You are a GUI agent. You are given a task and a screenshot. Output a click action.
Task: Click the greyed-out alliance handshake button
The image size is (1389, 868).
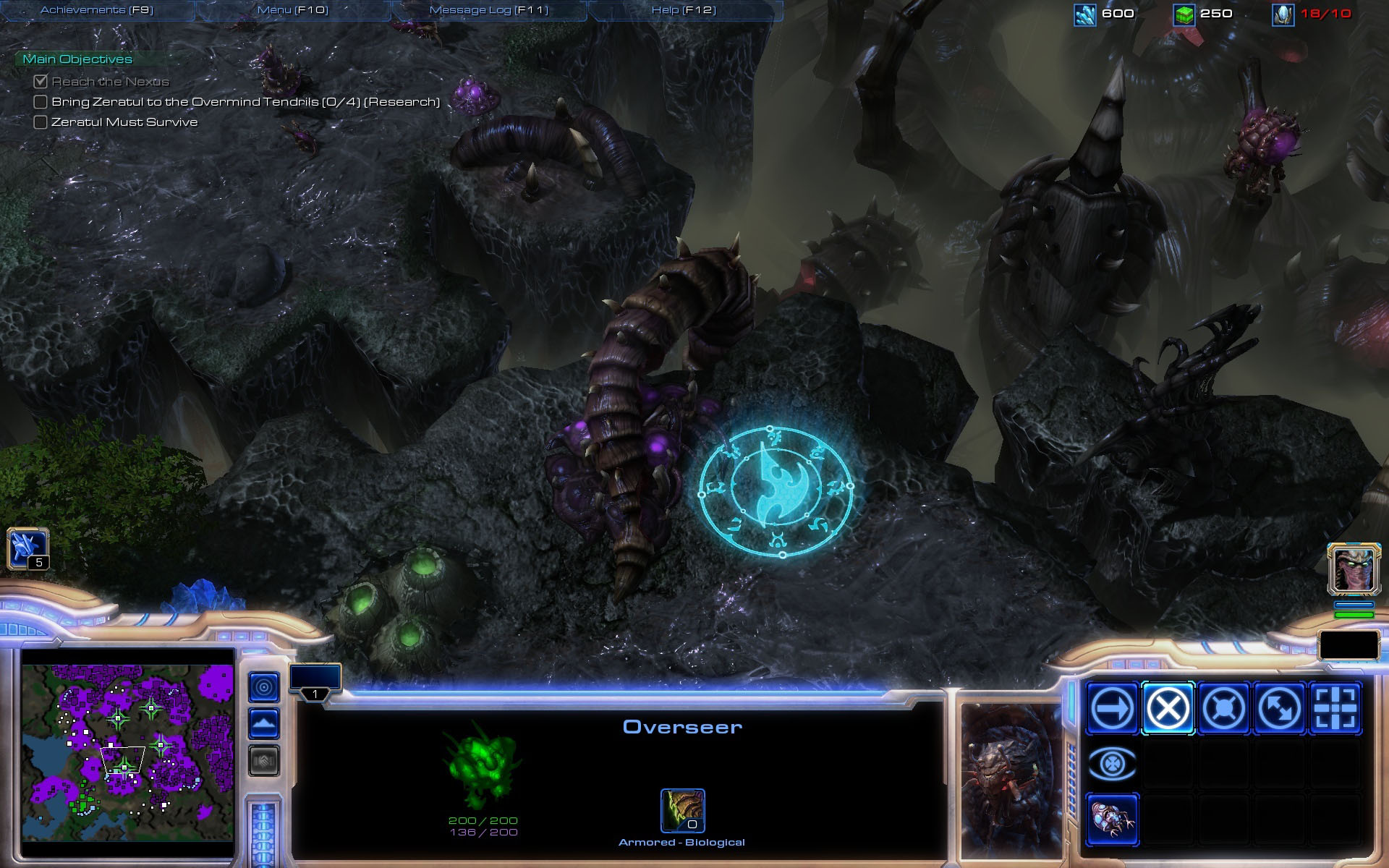pyautogui.click(x=264, y=760)
